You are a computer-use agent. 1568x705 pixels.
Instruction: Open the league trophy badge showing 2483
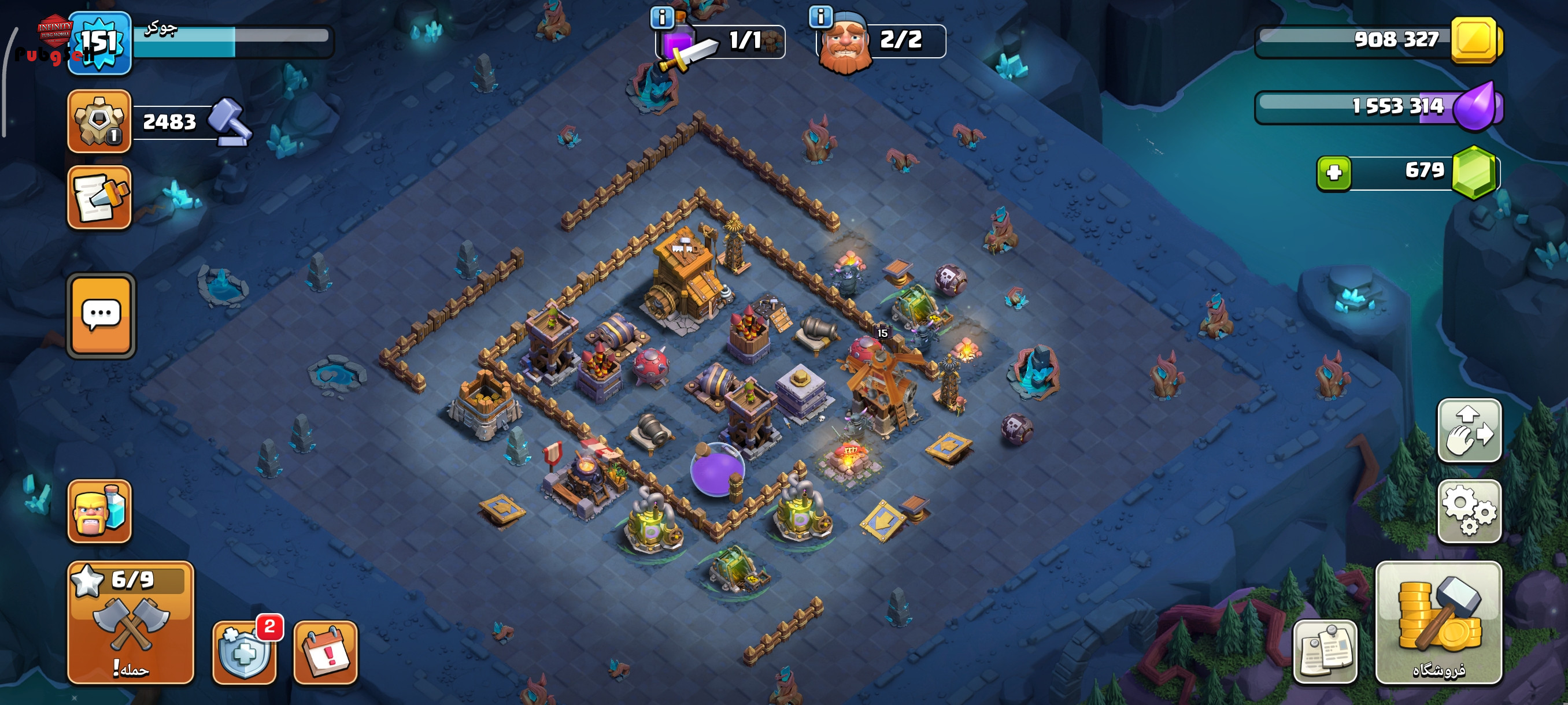point(99,121)
